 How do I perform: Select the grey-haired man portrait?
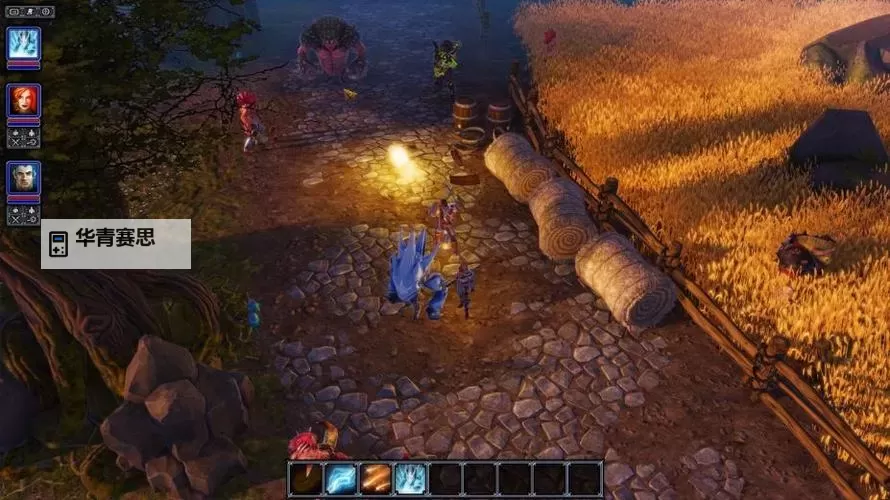tap(23, 177)
